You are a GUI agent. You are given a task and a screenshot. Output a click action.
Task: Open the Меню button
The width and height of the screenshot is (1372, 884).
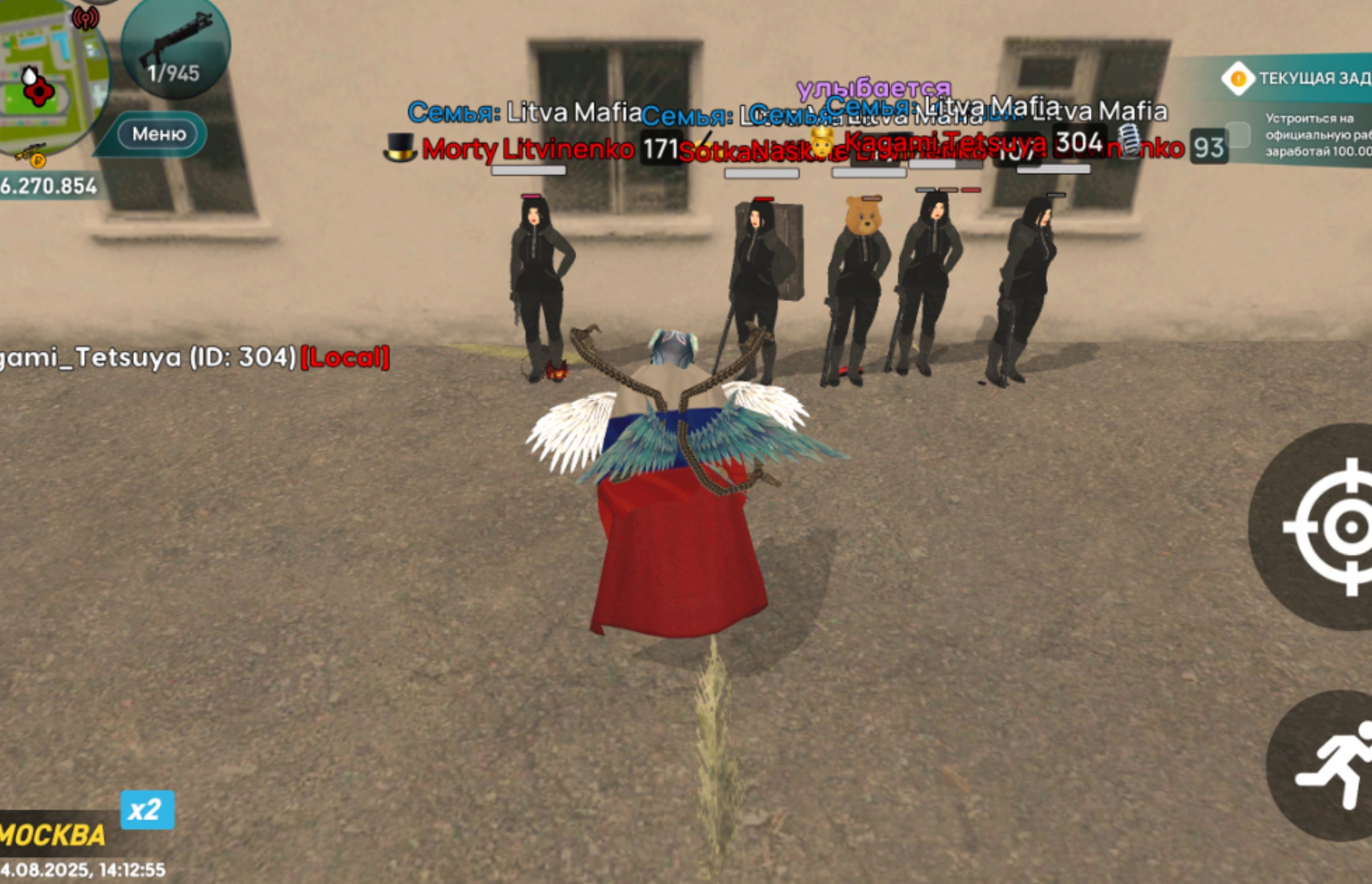159,134
